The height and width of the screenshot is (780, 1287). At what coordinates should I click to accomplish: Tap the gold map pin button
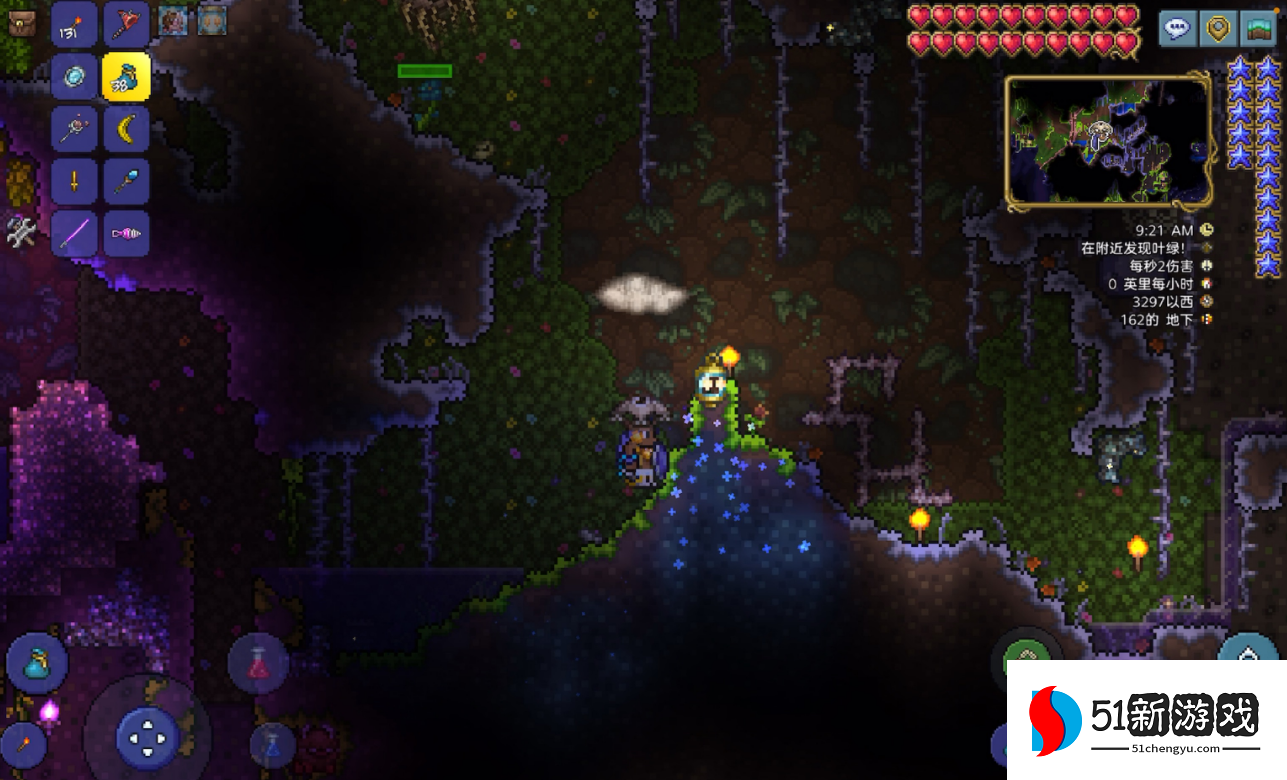(1218, 28)
